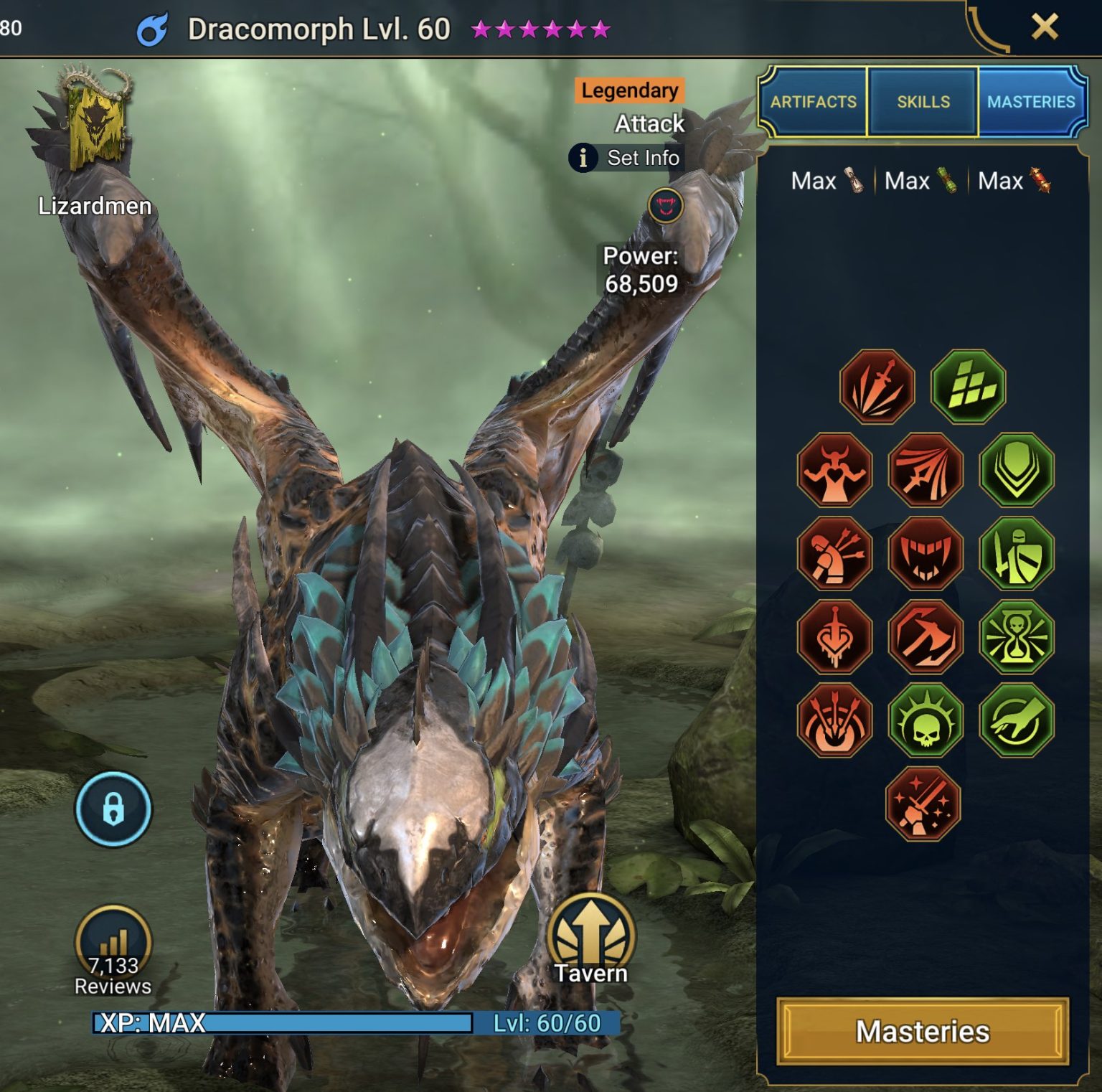Switch to the ARTIFACTS tab
The height and width of the screenshot is (1092, 1102).
click(x=812, y=102)
